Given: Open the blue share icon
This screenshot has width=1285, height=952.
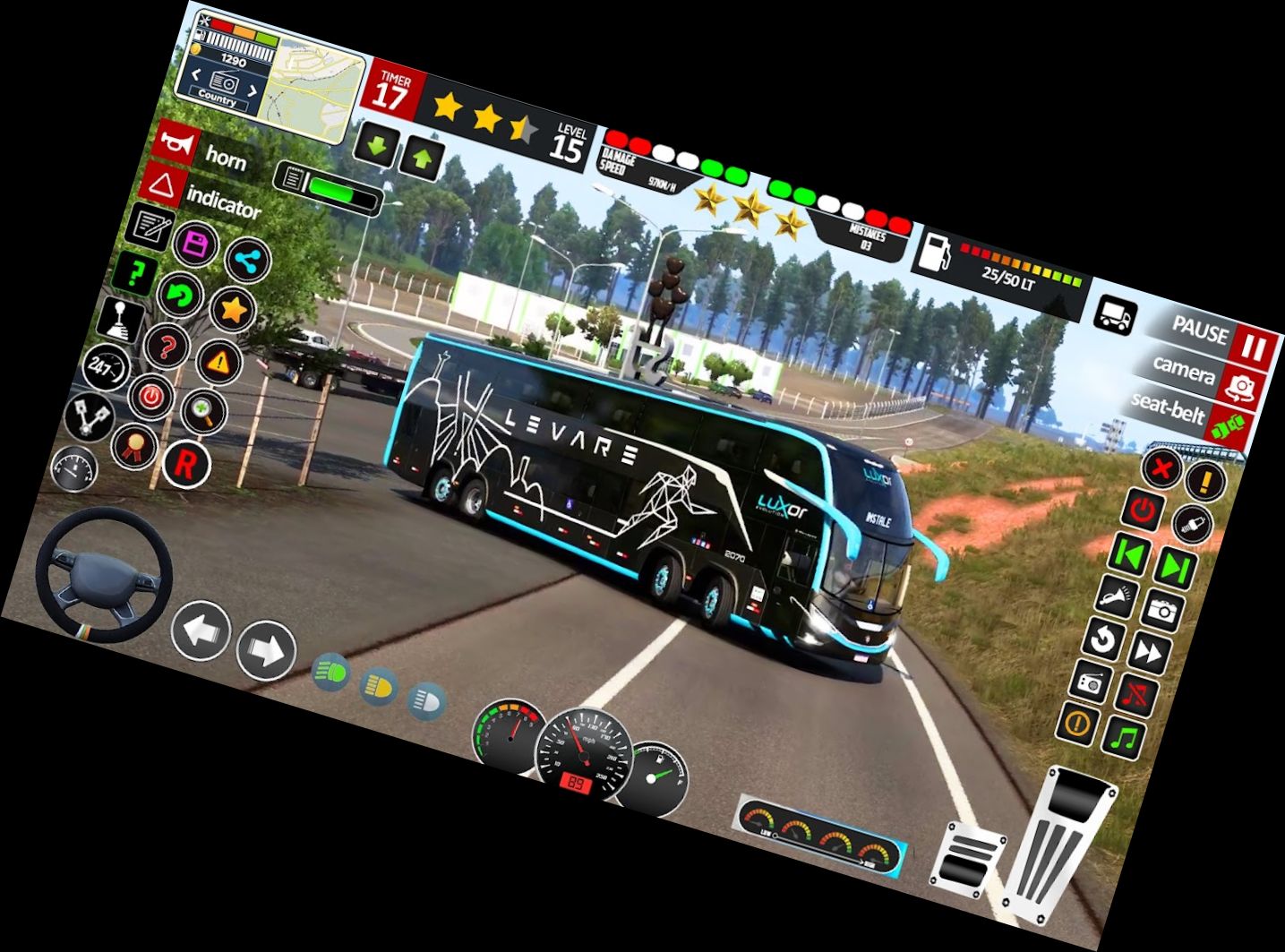Looking at the screenshot, I should pyautogui.click(x=246, y=261).
